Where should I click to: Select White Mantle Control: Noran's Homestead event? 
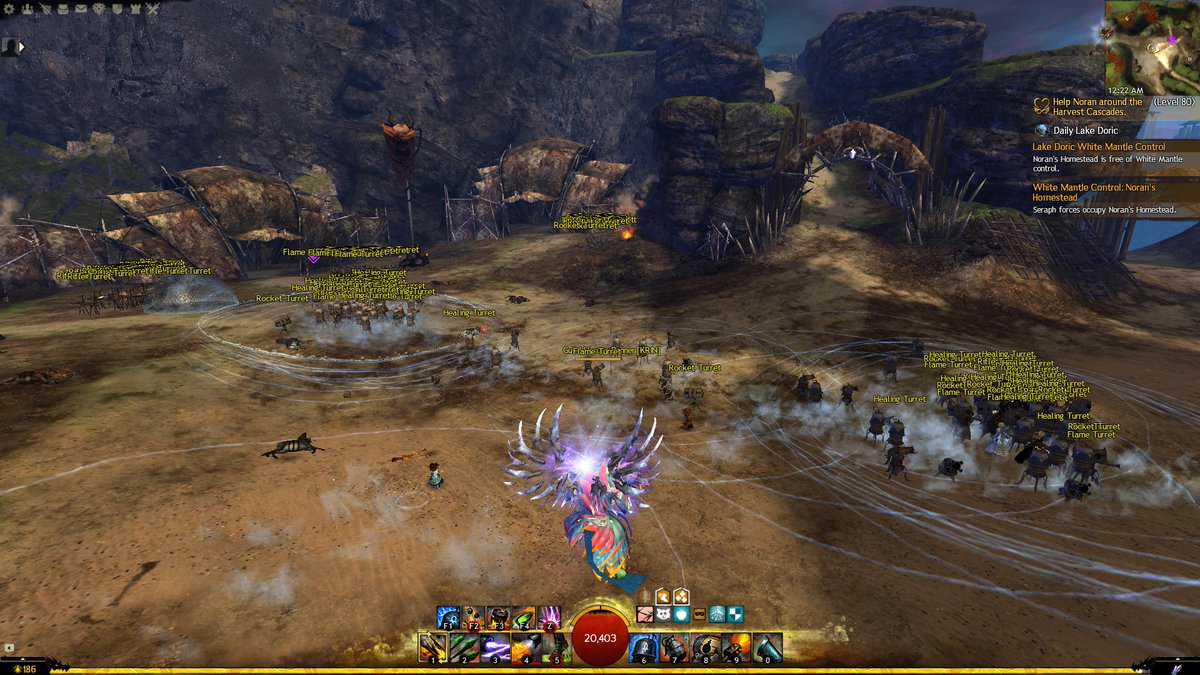(x=1093, y=192)
